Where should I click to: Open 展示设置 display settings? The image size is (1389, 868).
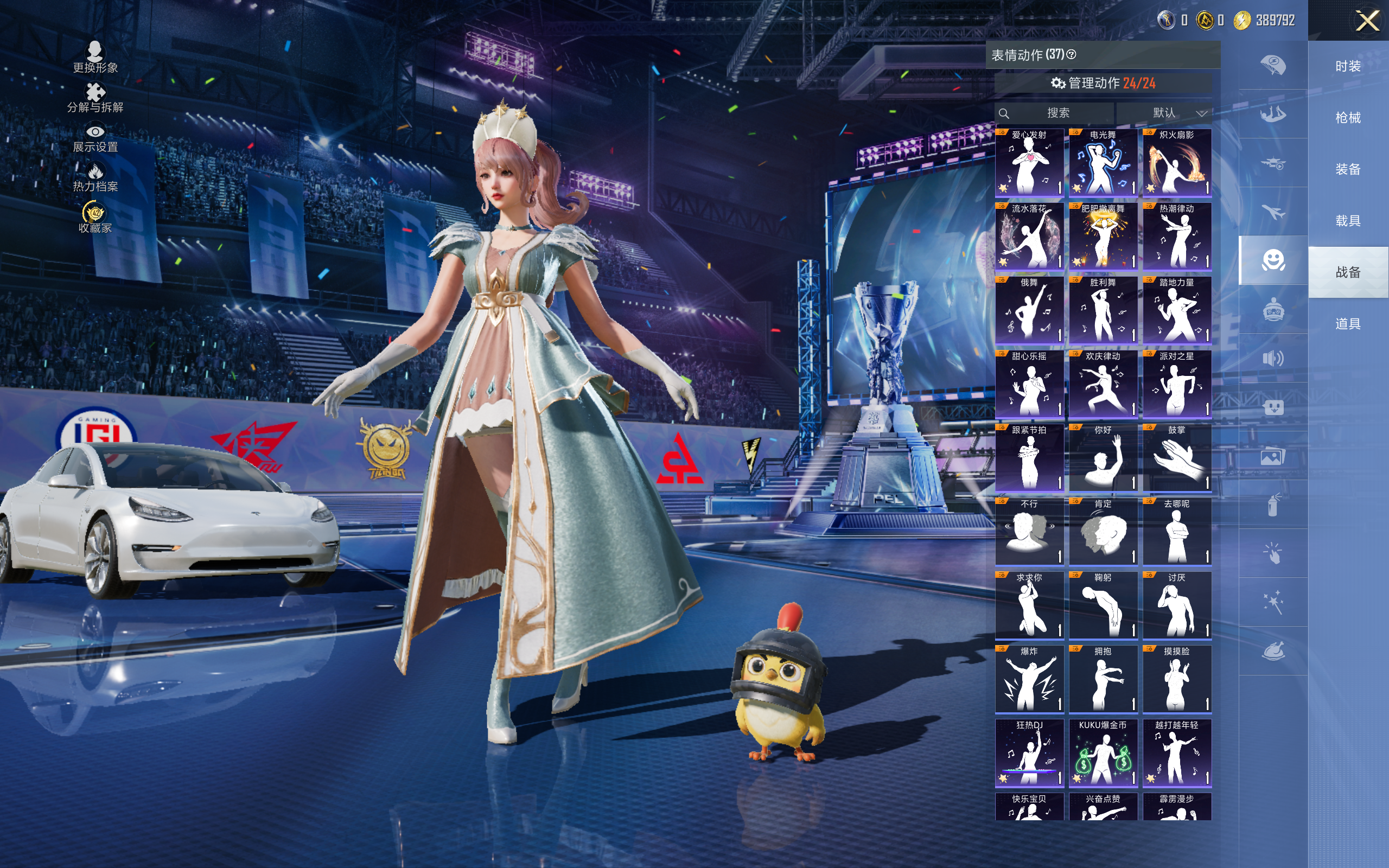95,138
